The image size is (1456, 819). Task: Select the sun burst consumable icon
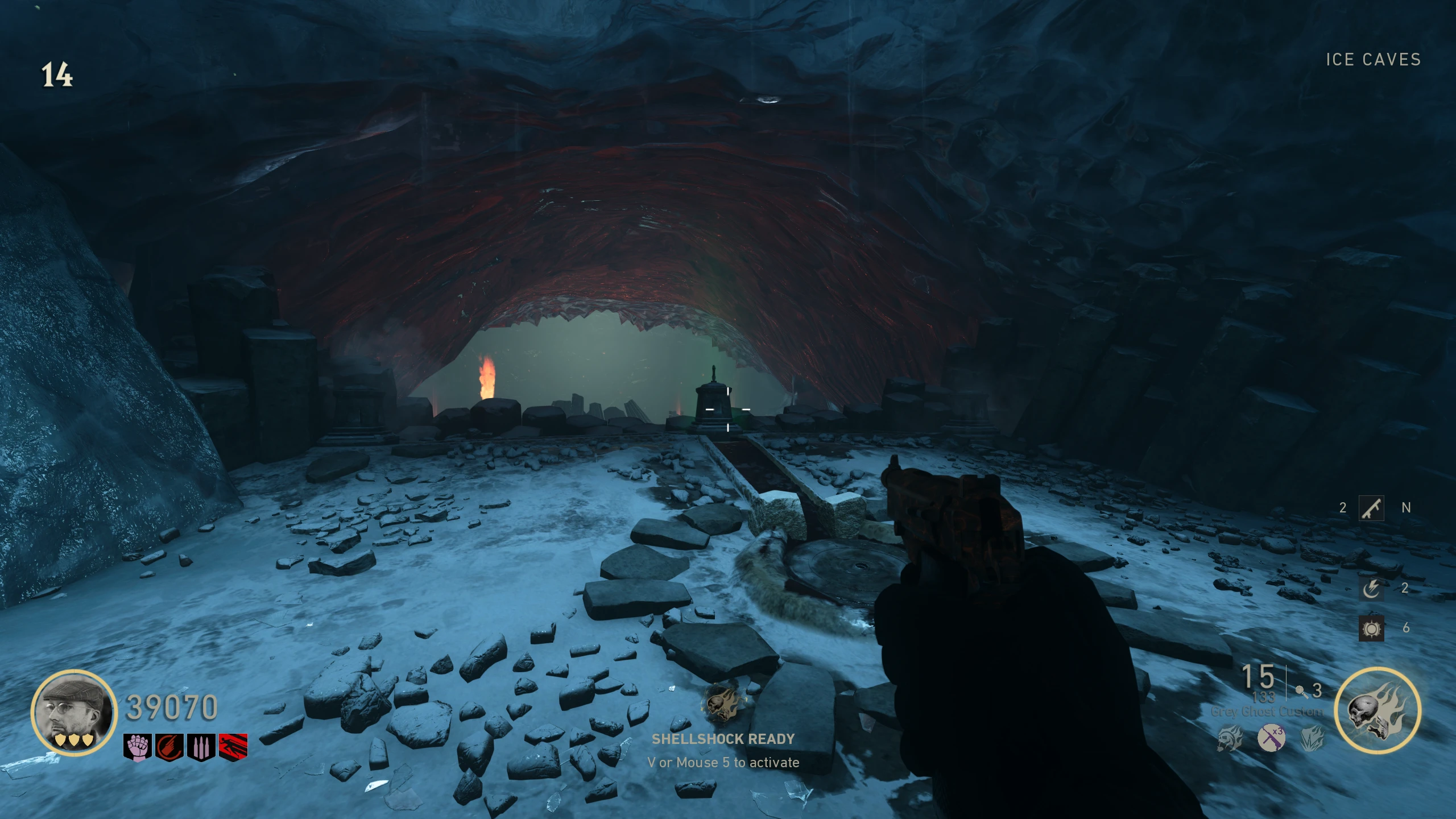(x=1371, y=628)
